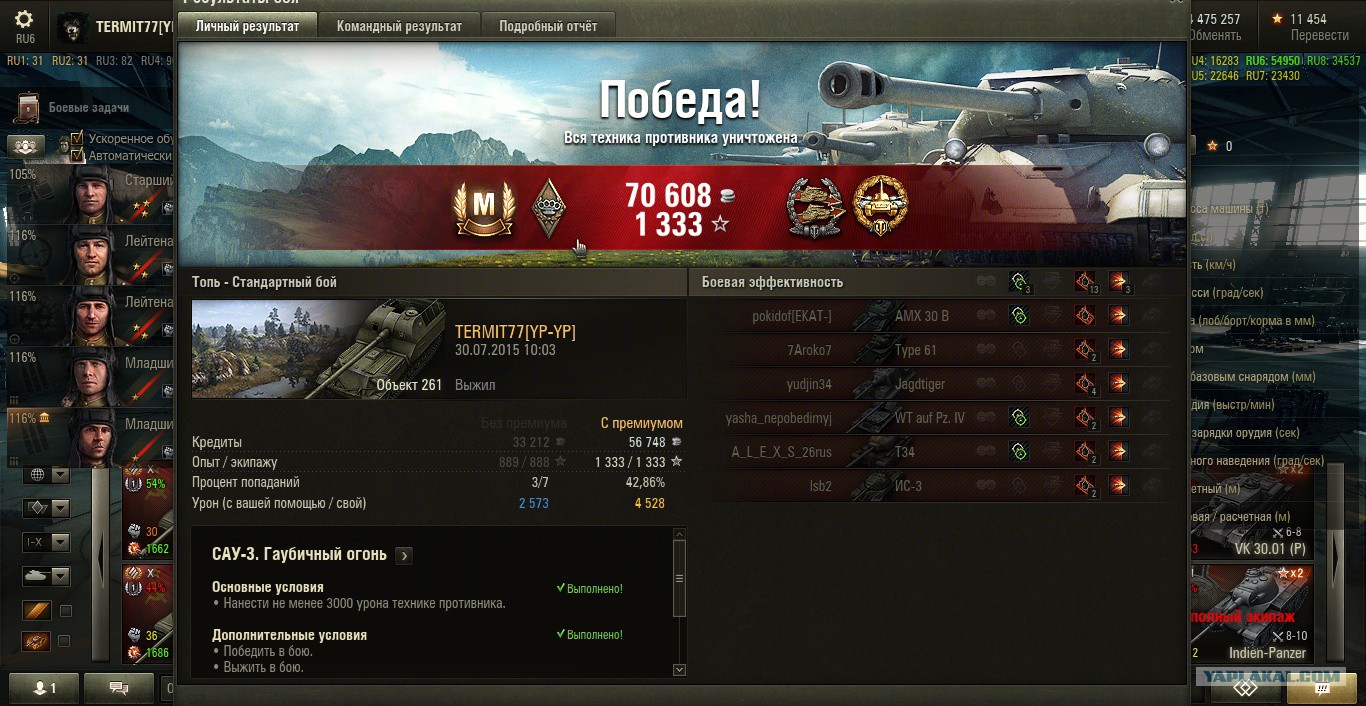Open the nation filter globe dropdown
This screenshot has width=1366, height=706.
[48, 474]
